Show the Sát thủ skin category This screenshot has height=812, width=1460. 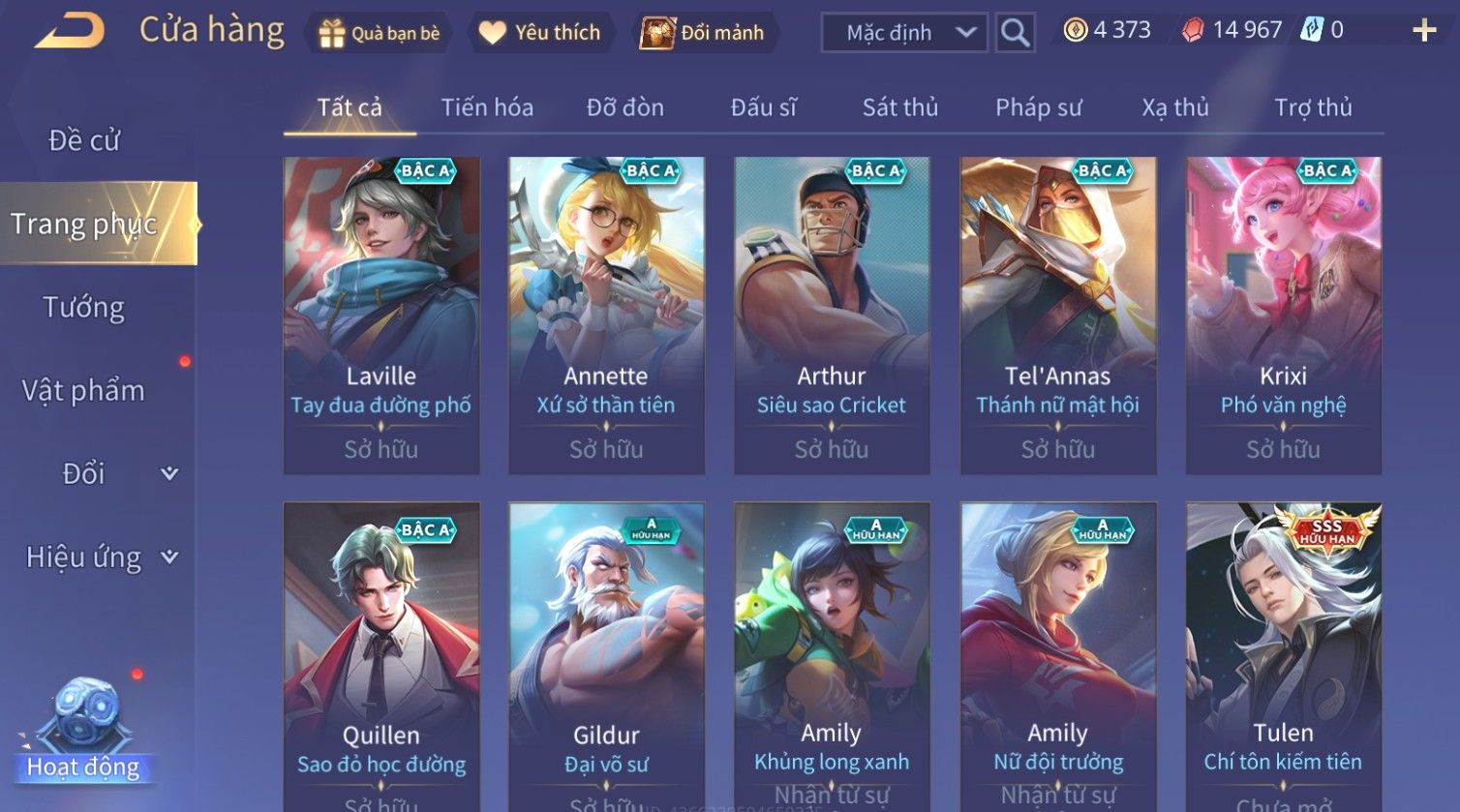click(900, 107)
